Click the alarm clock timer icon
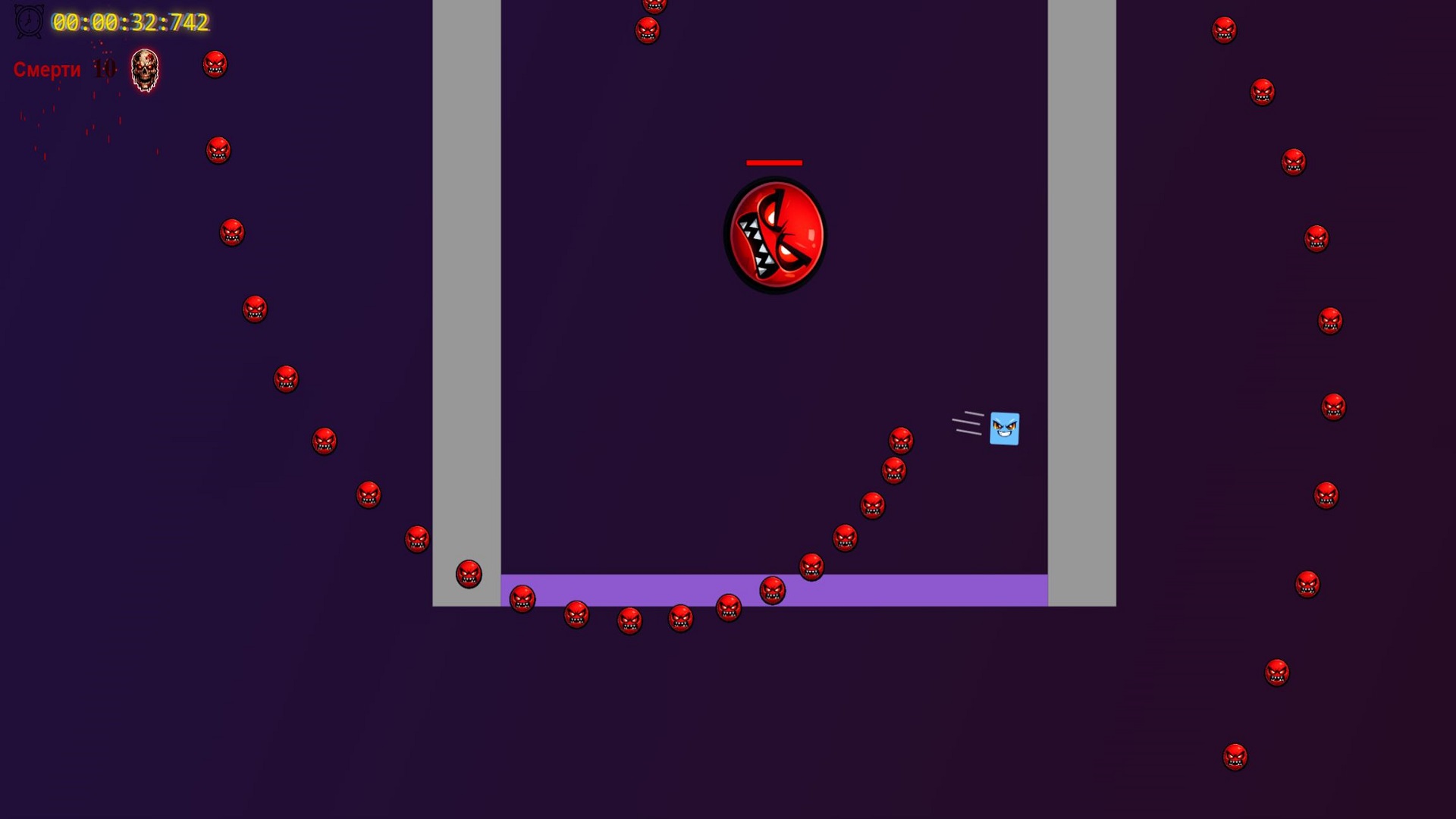 click(x=27, y=23)
